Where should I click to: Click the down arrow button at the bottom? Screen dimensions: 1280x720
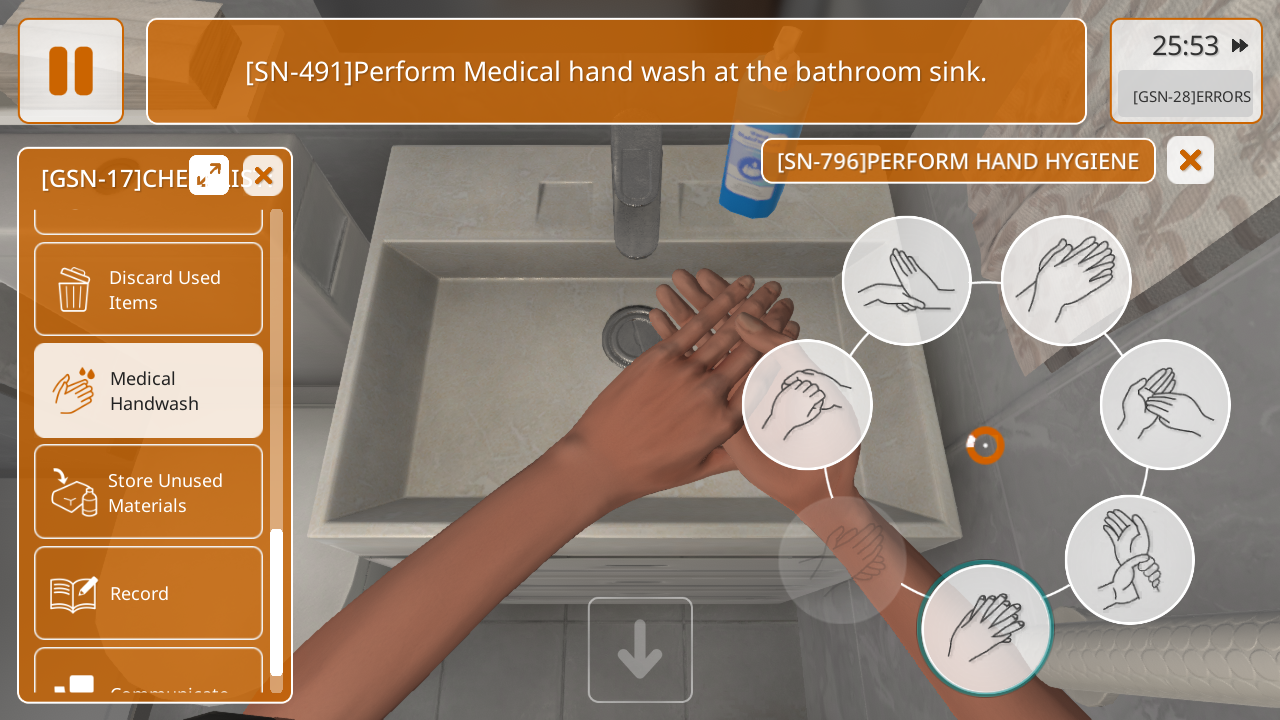[640, 650]
